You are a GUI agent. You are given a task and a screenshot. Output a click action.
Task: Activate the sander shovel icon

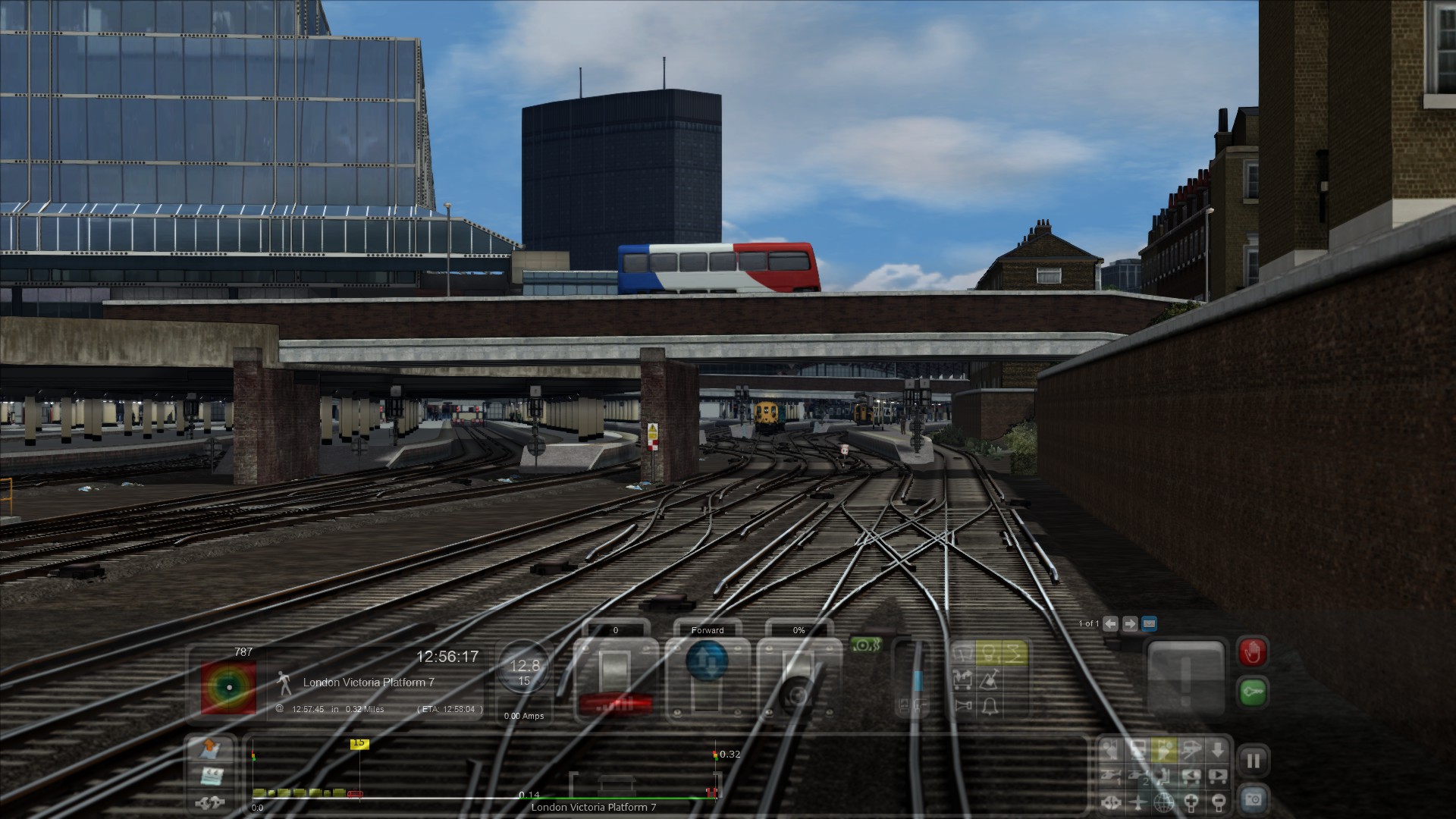click(989, 679)
